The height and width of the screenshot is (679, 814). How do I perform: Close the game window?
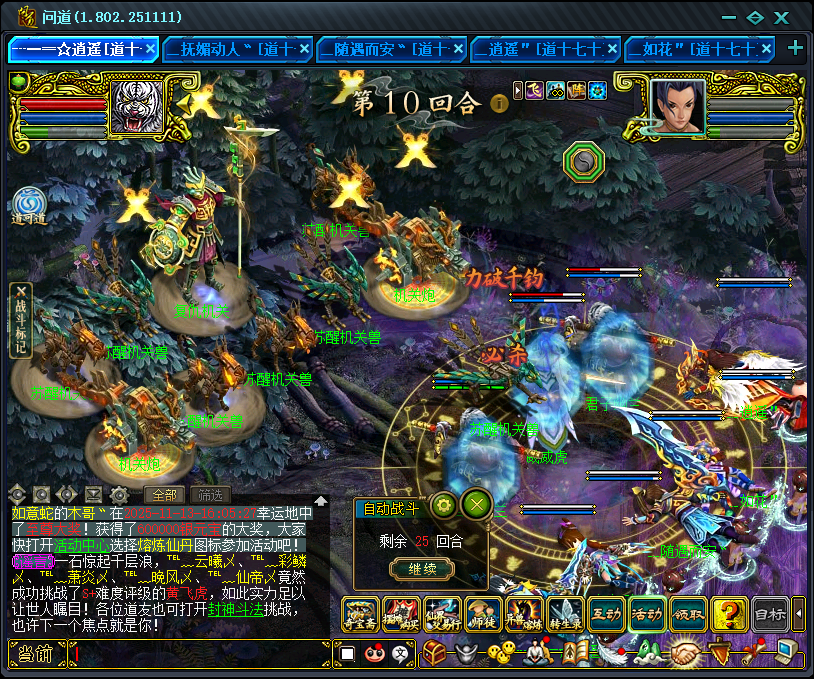783,17
